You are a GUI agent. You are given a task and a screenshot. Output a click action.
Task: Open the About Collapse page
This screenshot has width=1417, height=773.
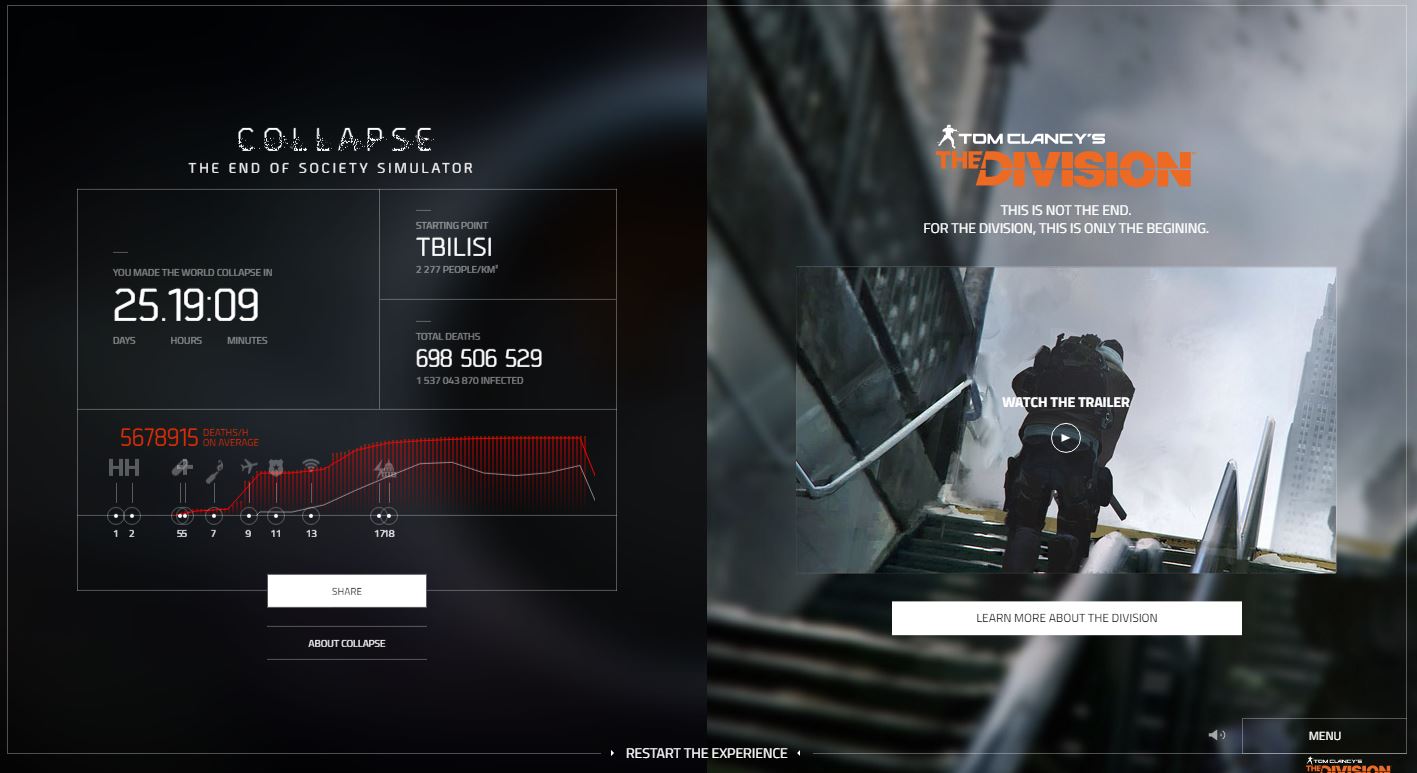[x=346, y=643]
